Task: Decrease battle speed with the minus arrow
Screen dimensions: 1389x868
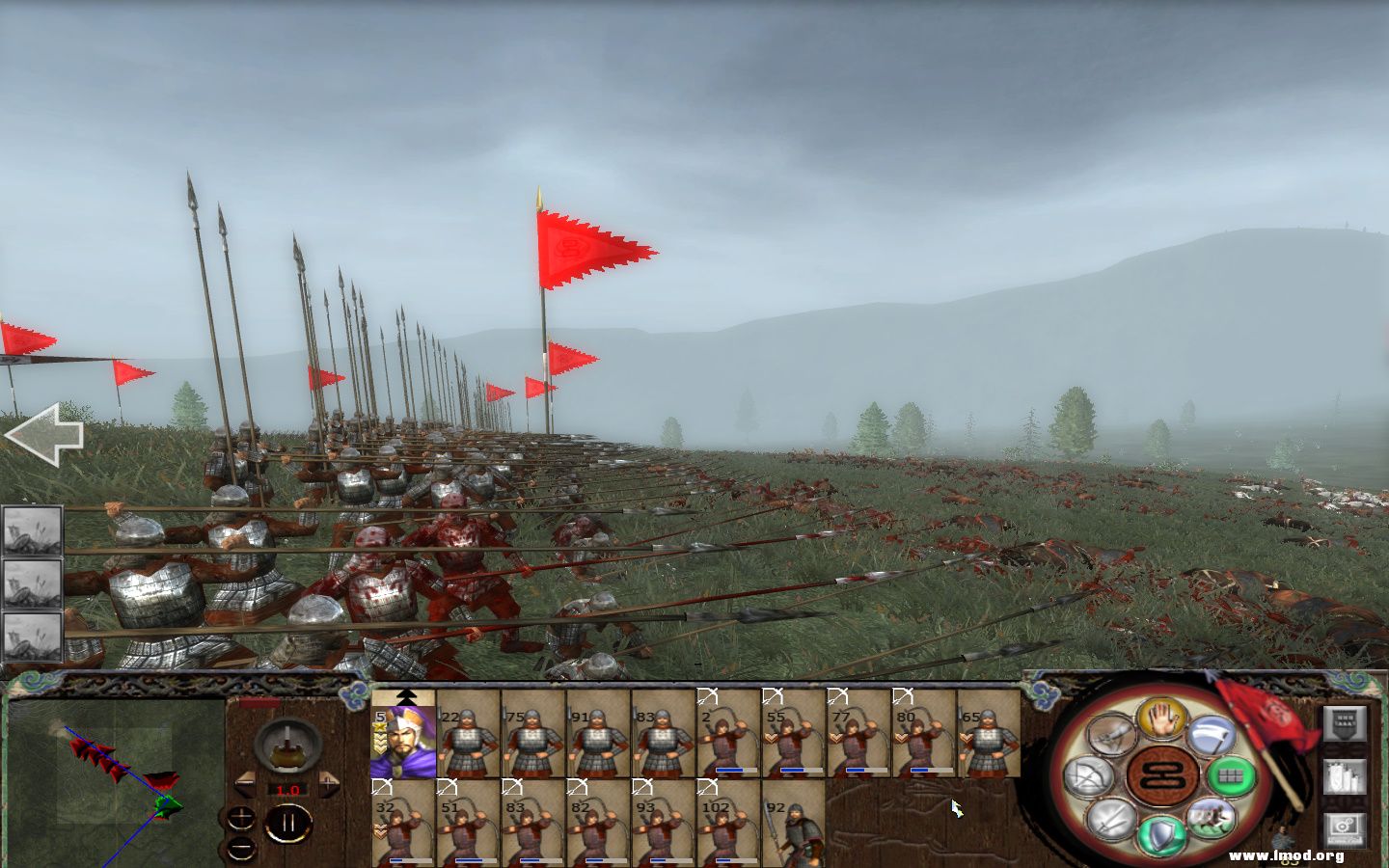Action: pos(245,782)
